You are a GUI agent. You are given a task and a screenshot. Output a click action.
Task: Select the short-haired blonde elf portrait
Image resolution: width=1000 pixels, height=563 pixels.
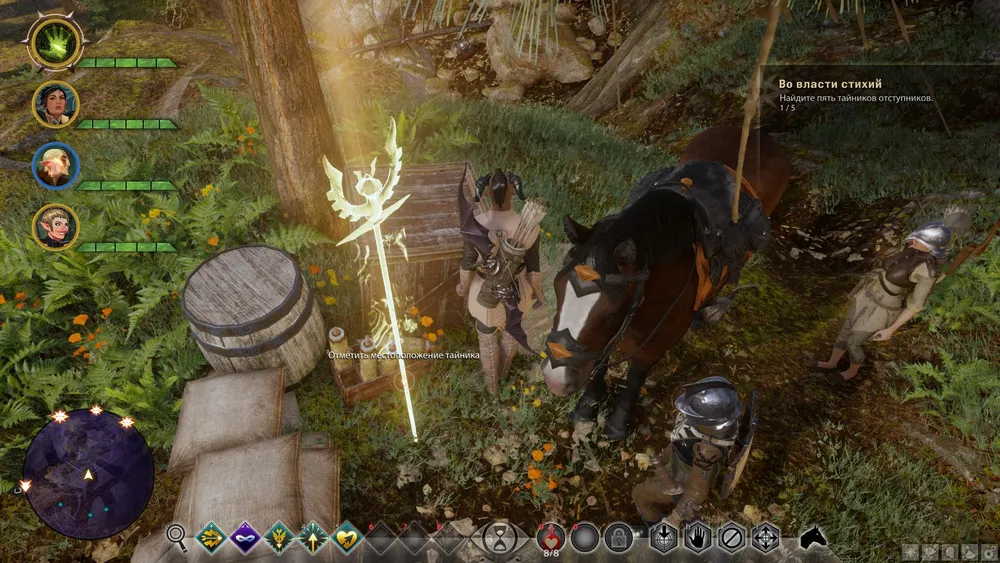pos(55,227)
